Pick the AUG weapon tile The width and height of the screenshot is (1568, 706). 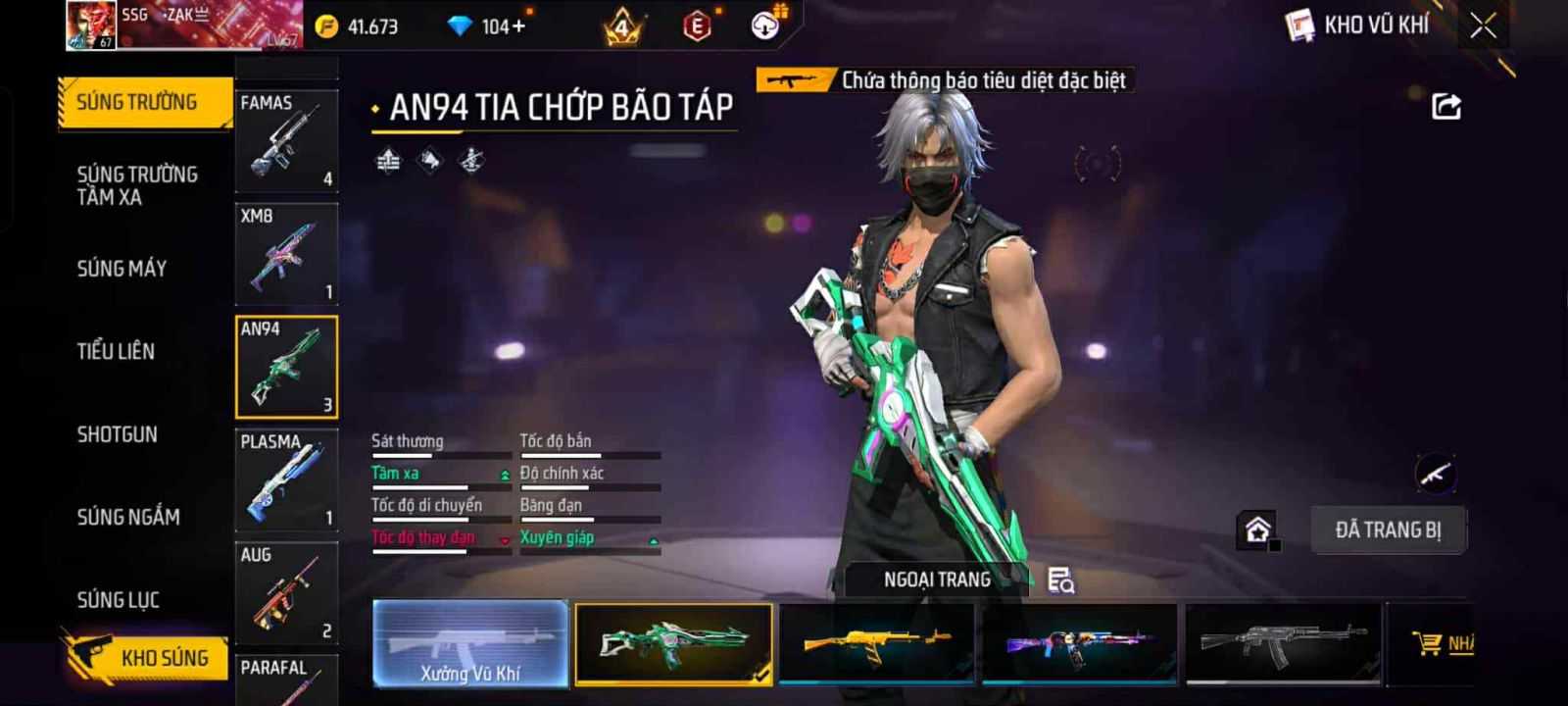(x=286, y=592)
